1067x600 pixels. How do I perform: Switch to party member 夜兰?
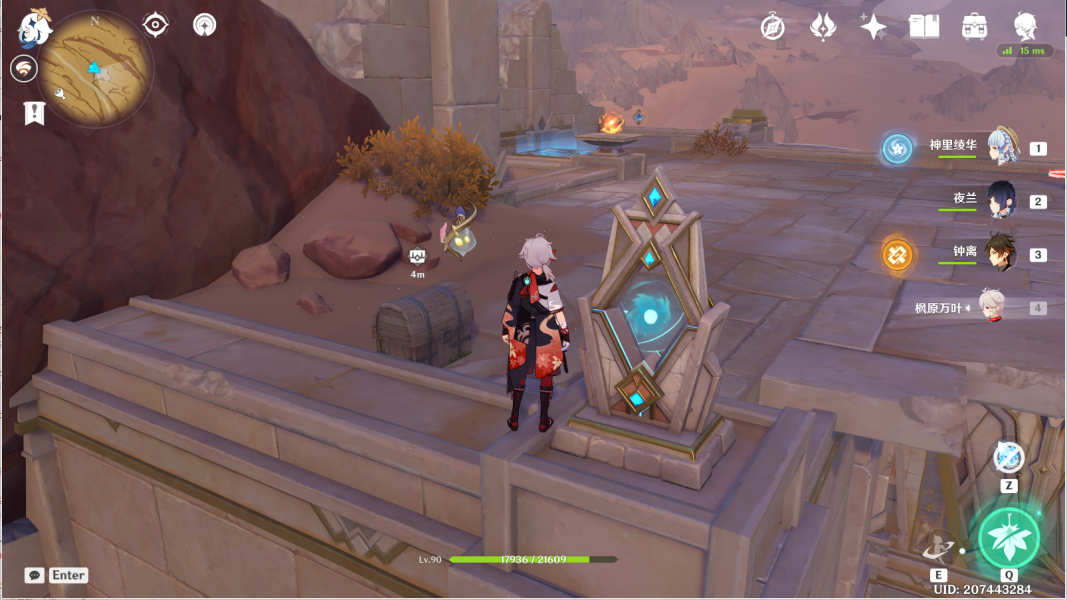[1002, 200]
